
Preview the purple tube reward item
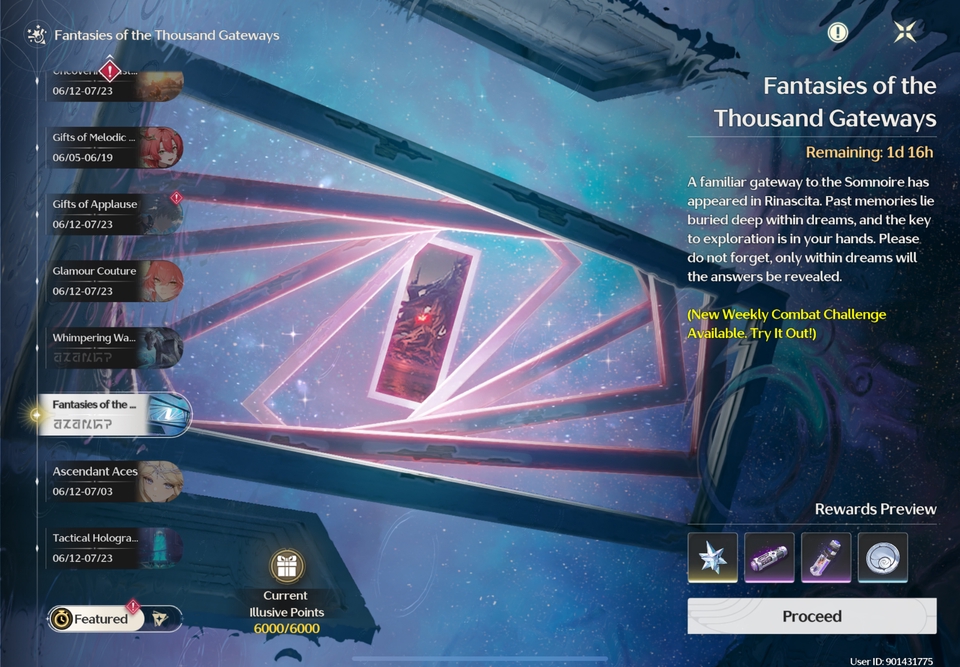(x=769, y=557)
